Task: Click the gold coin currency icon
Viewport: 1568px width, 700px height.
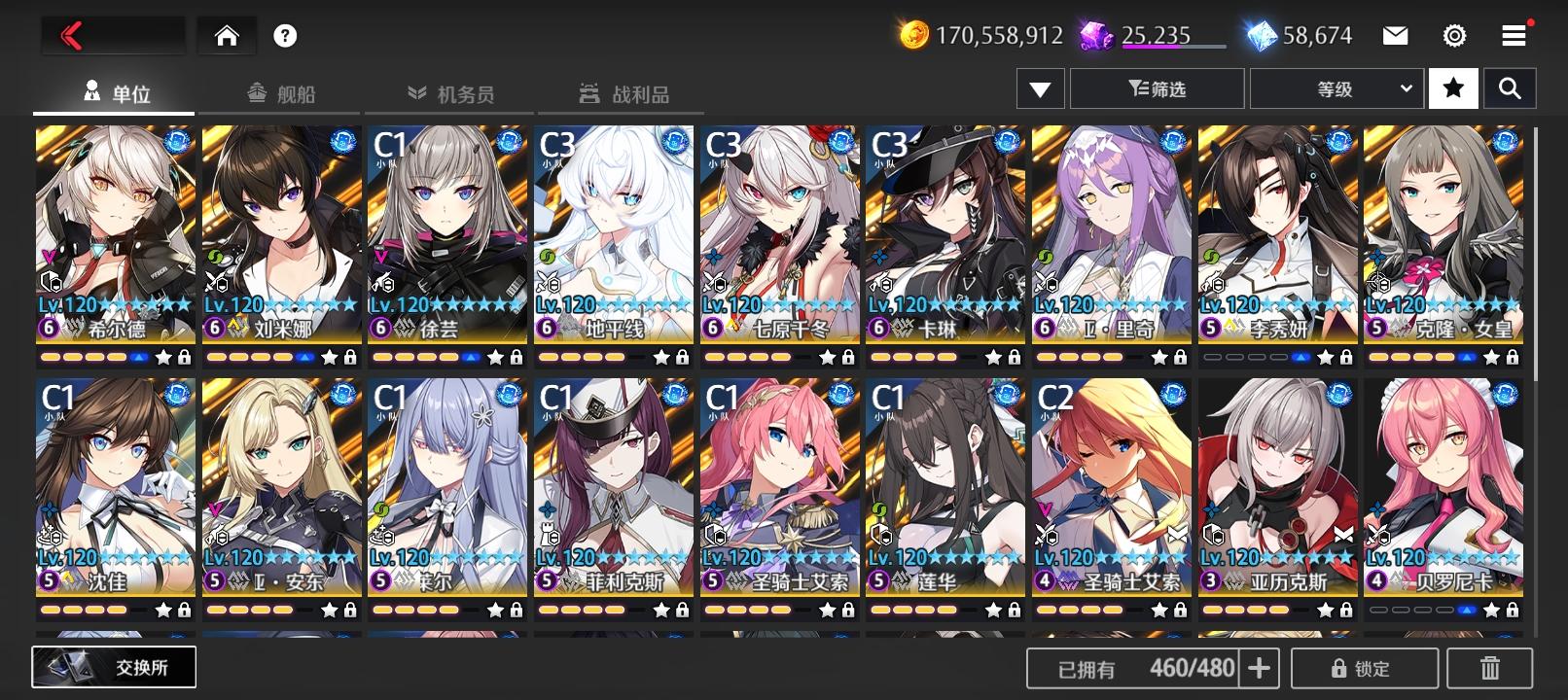Action: (x=915, y=34)
